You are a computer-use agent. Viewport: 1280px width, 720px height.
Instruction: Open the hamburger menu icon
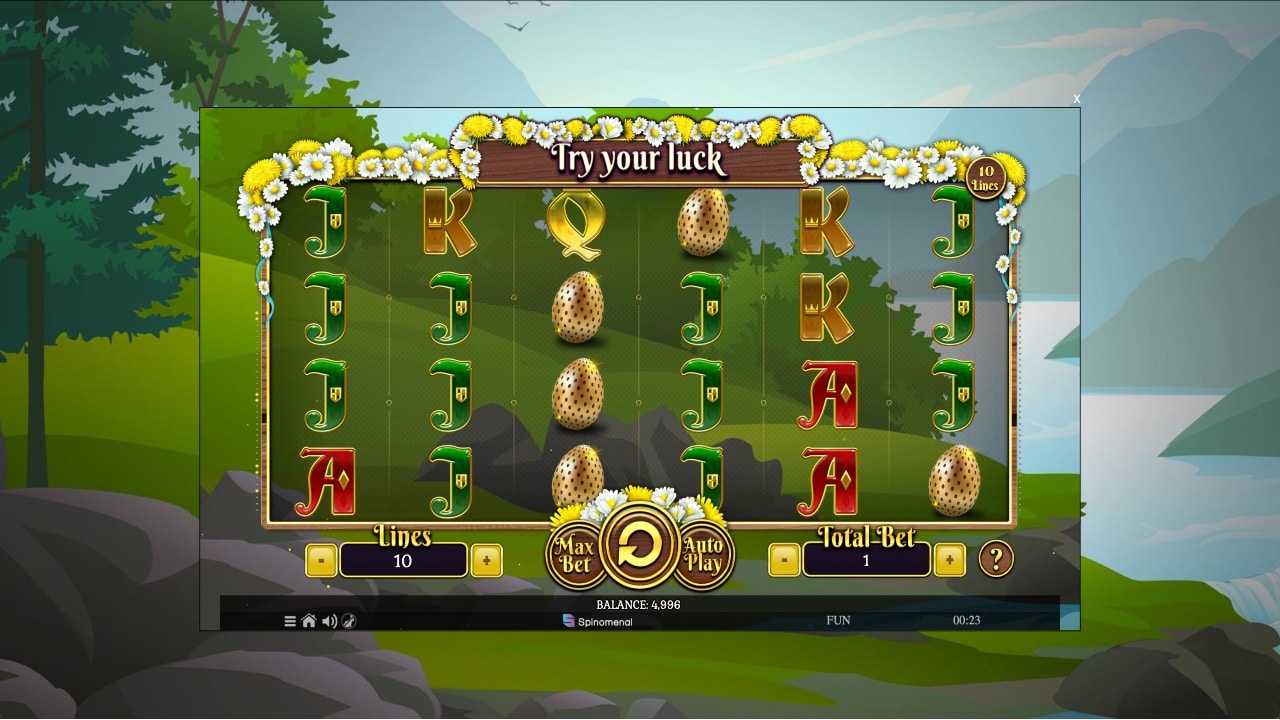point(290,621)
